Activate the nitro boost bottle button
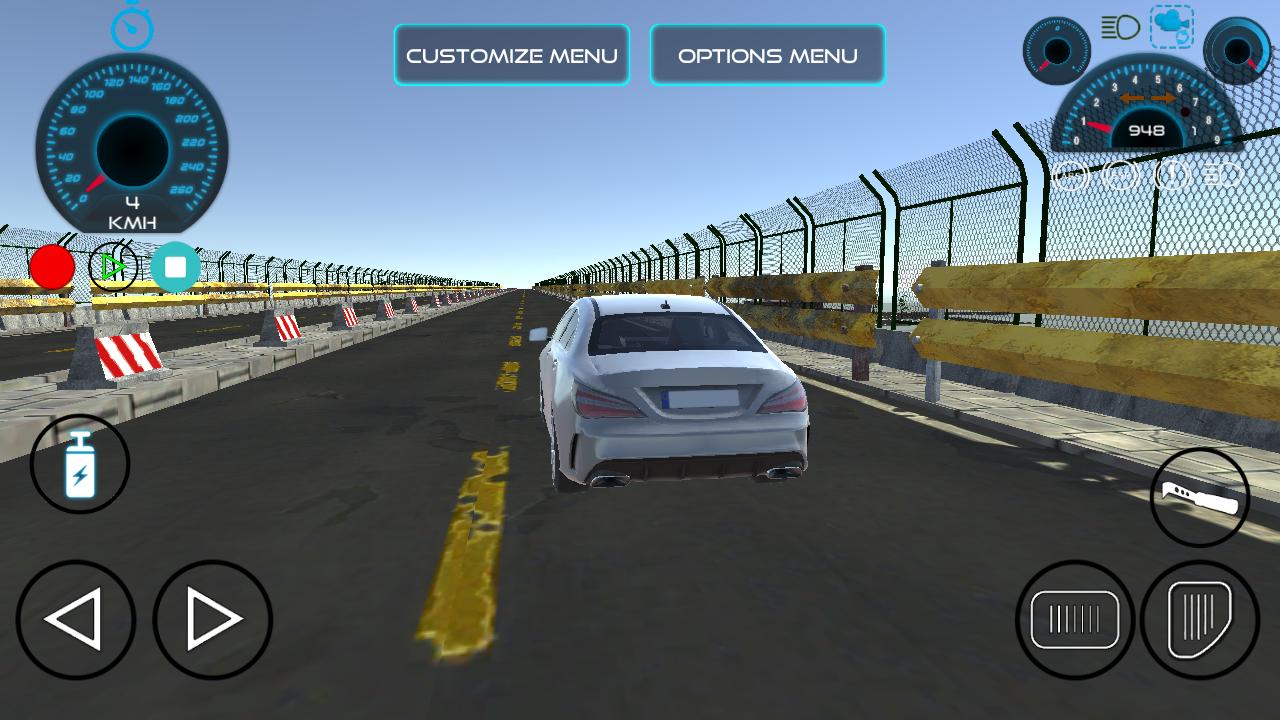 [80, 465]
